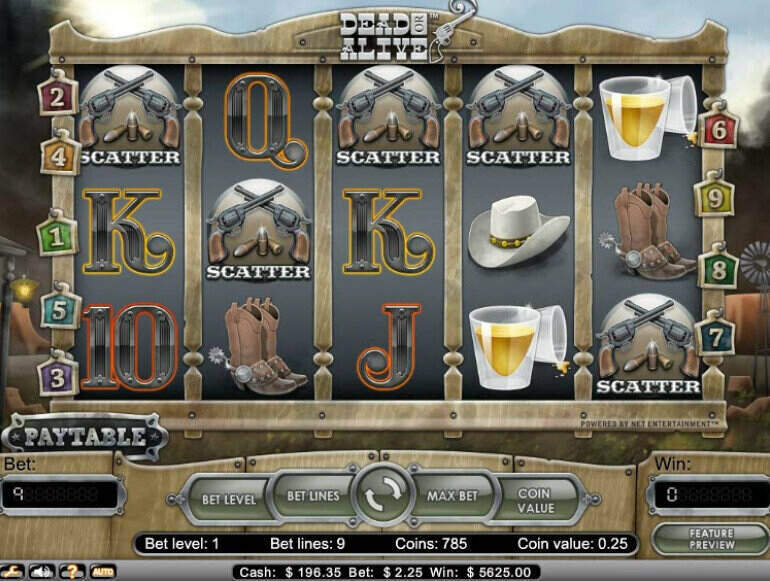Select bet line tag number 4
Image resolution: width=770 pixels, height=581 pixels.
[x=59, y=156]
